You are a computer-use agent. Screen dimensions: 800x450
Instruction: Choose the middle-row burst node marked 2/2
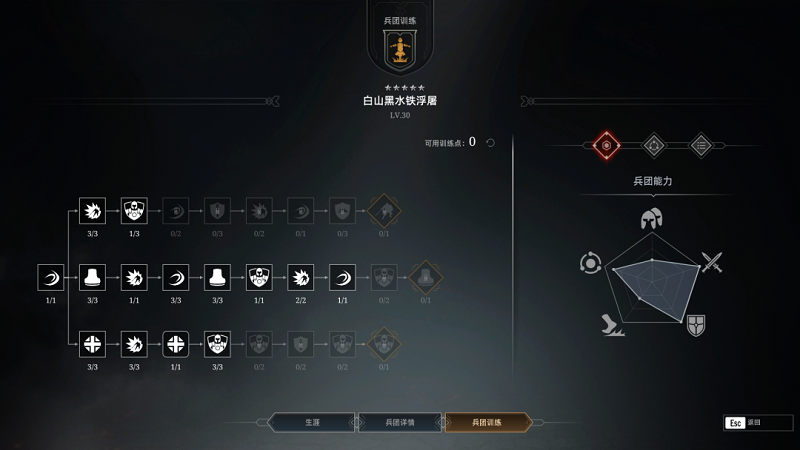click(301, 276)
